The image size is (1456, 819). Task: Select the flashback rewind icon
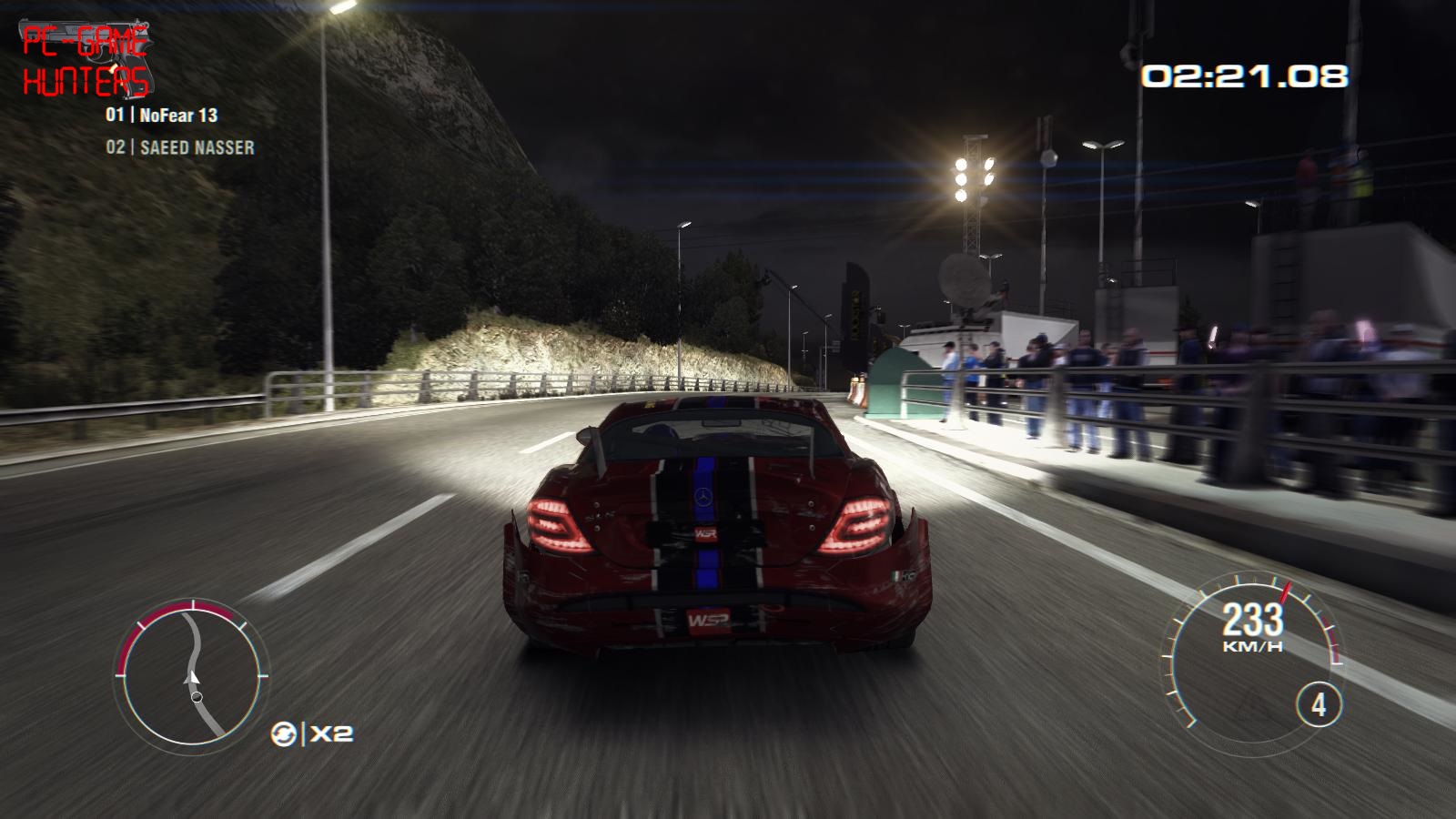284,733
